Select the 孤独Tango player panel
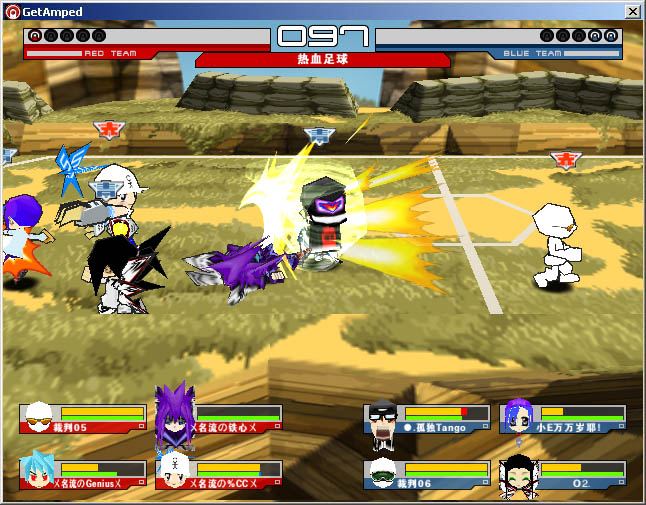The image size is (646, 505). (427, 419)
